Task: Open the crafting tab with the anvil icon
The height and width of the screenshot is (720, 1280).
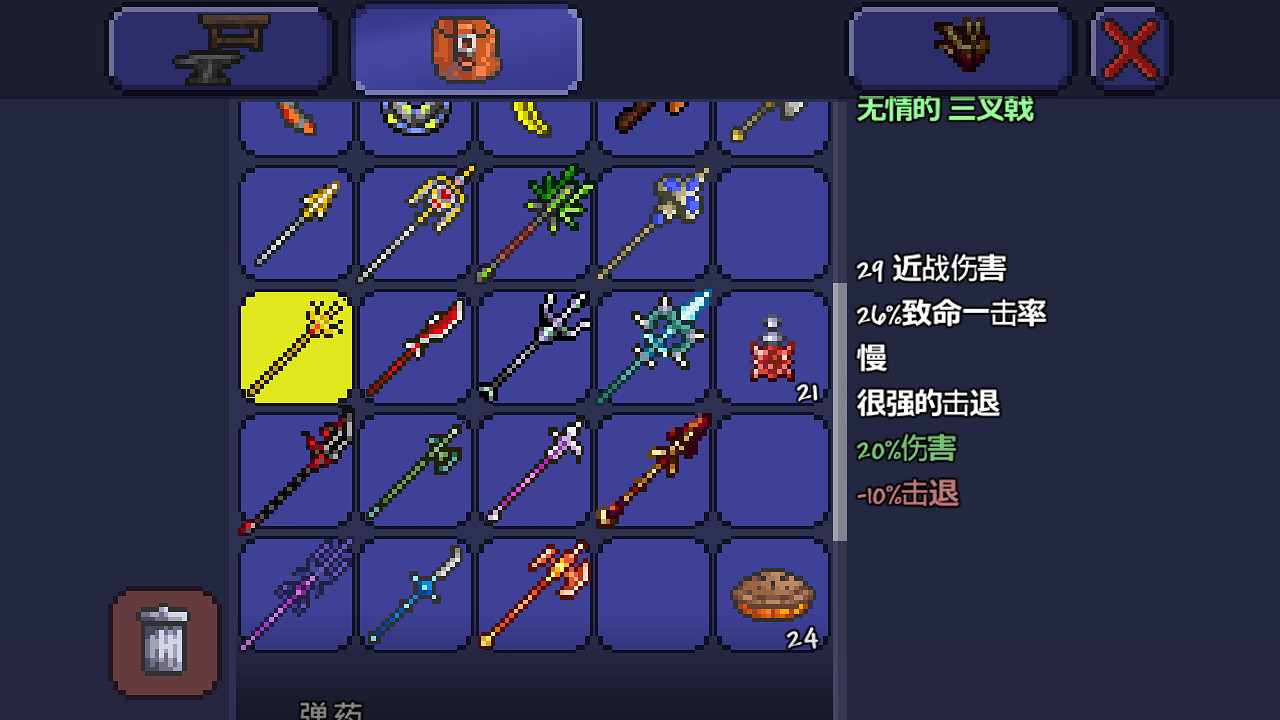Action: (220, 46)
